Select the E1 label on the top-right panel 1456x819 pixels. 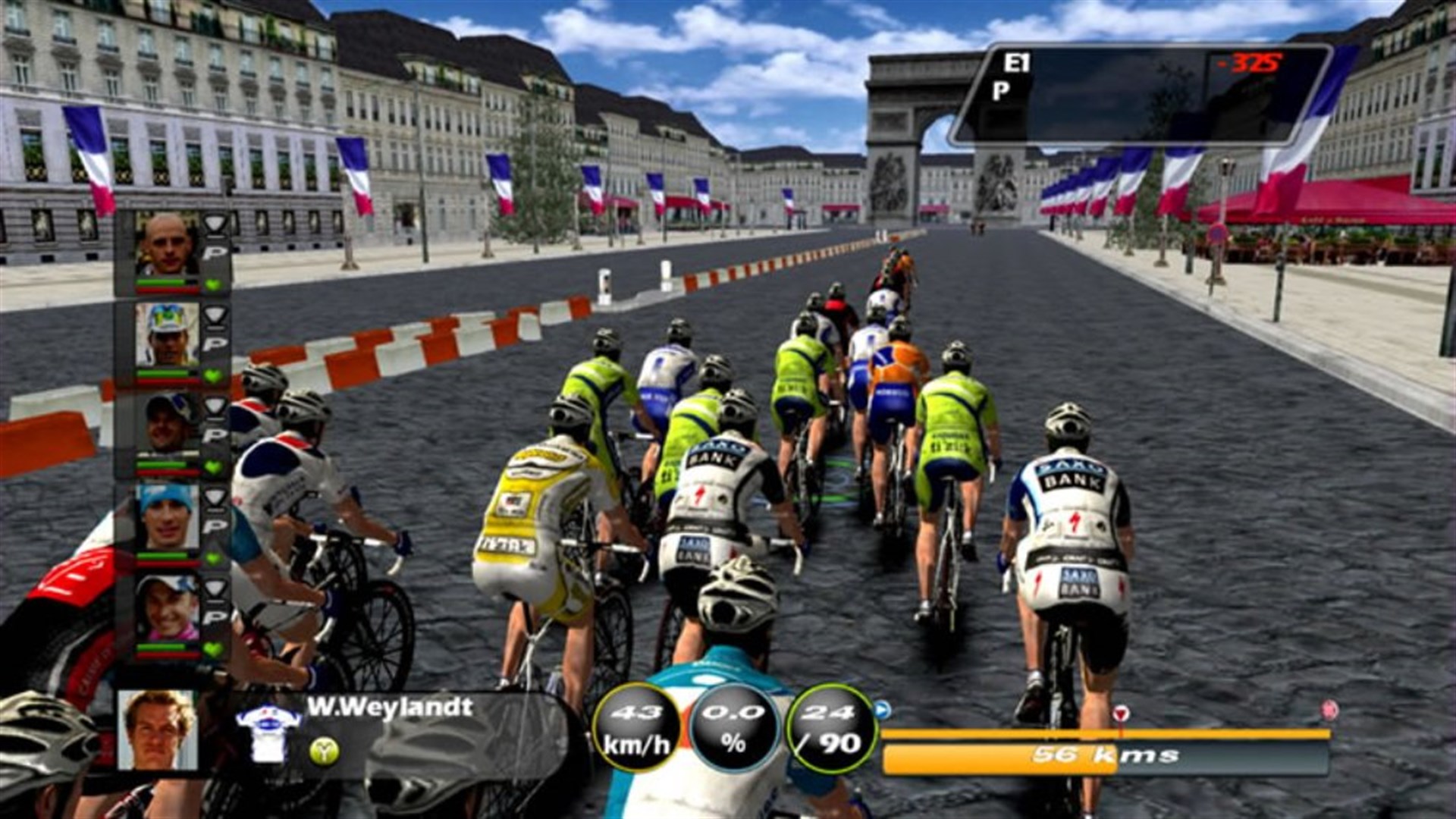tap(1017, 61)
